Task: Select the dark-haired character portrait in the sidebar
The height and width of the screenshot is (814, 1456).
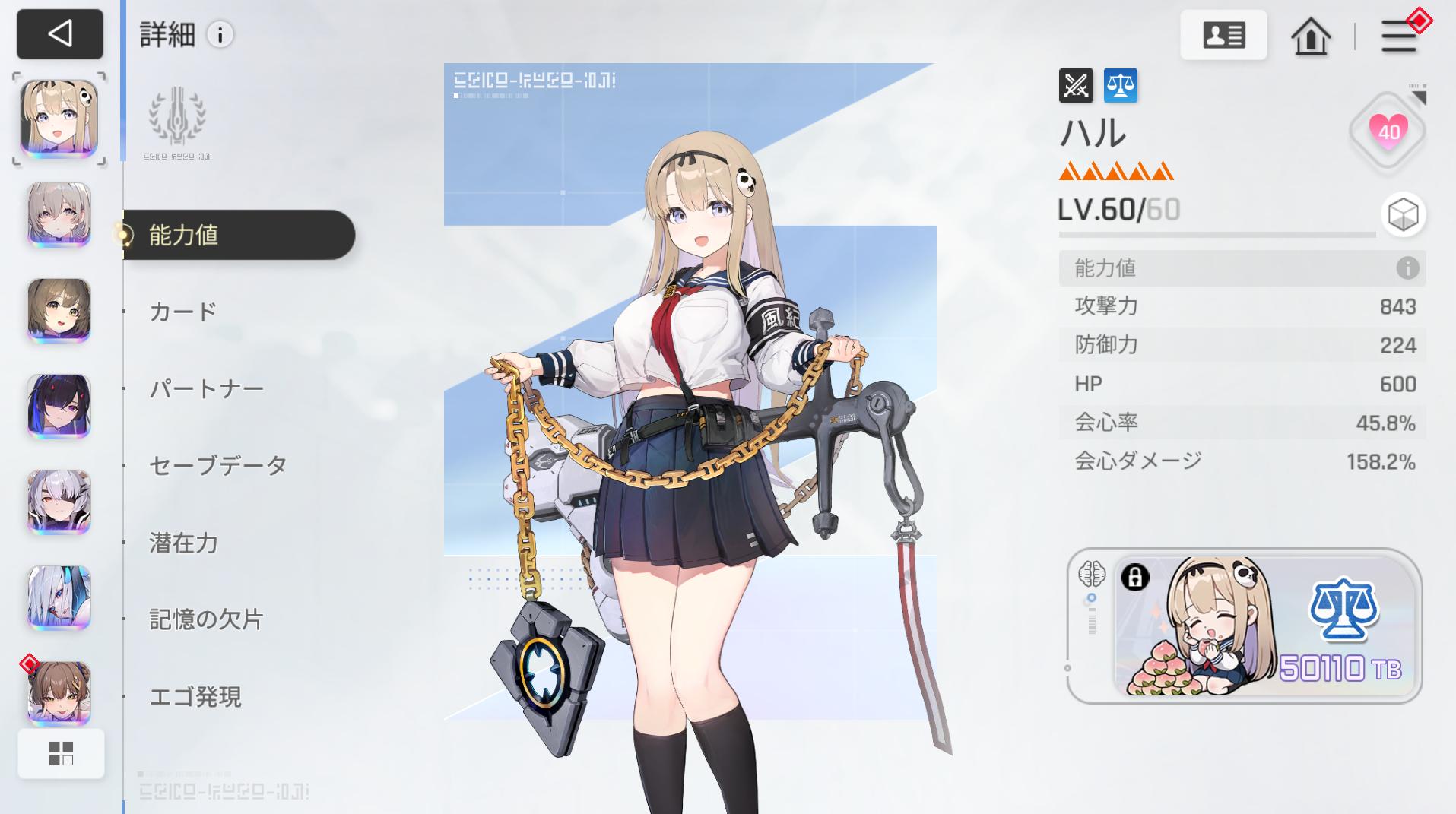Action: click(59, 407)
